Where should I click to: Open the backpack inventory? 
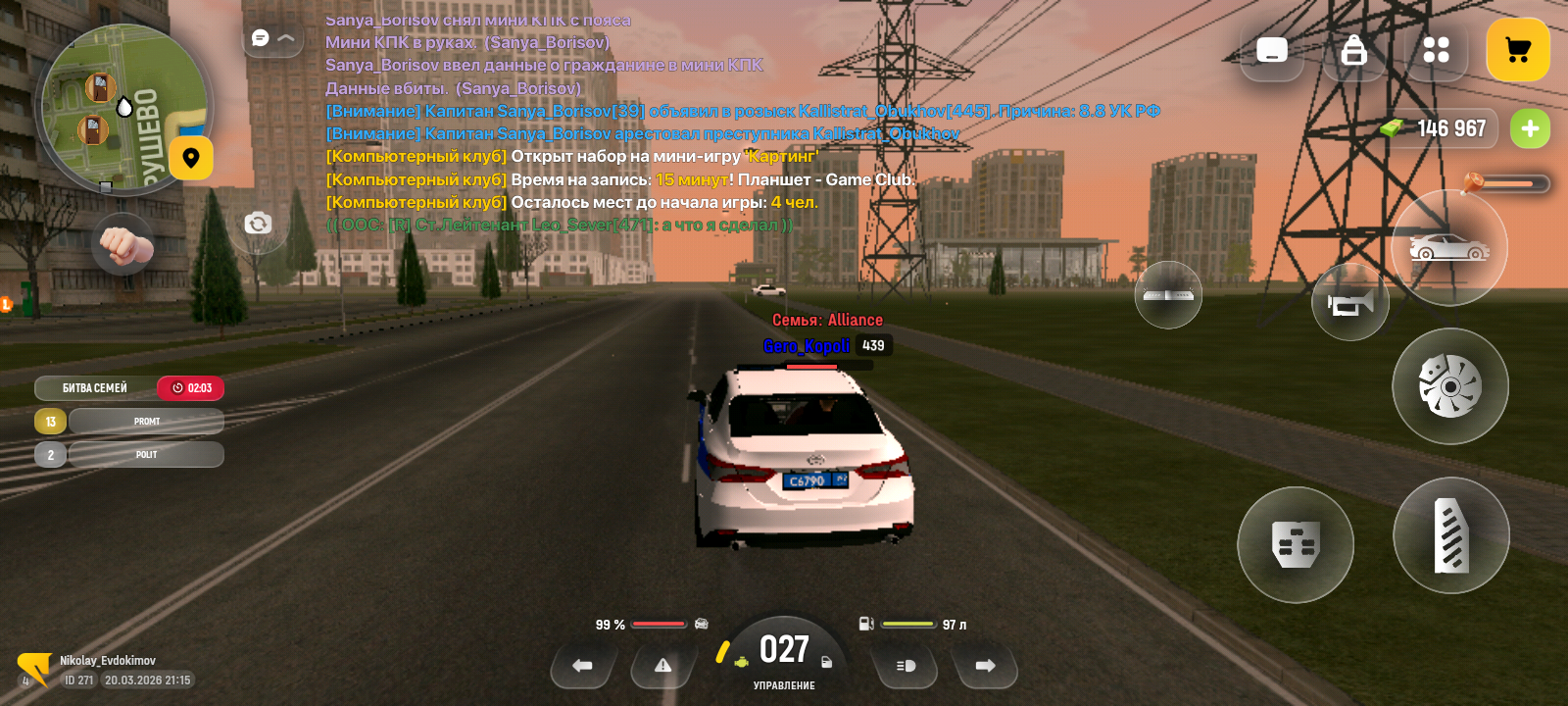point(1353,50)
